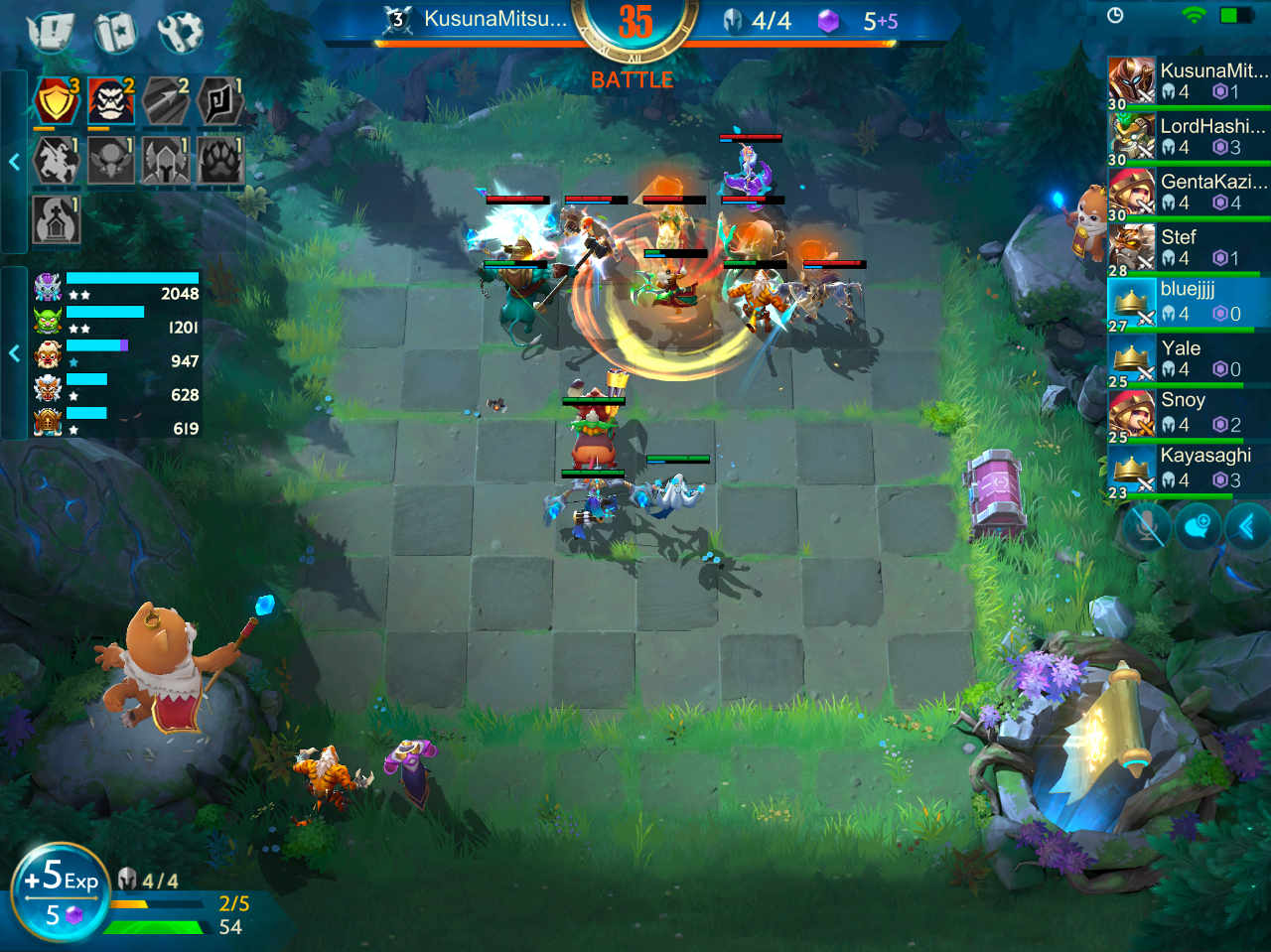Screen dimensions: 1271x952
Task: Collapse the hero damage list panel
Action: click(15, 352)
